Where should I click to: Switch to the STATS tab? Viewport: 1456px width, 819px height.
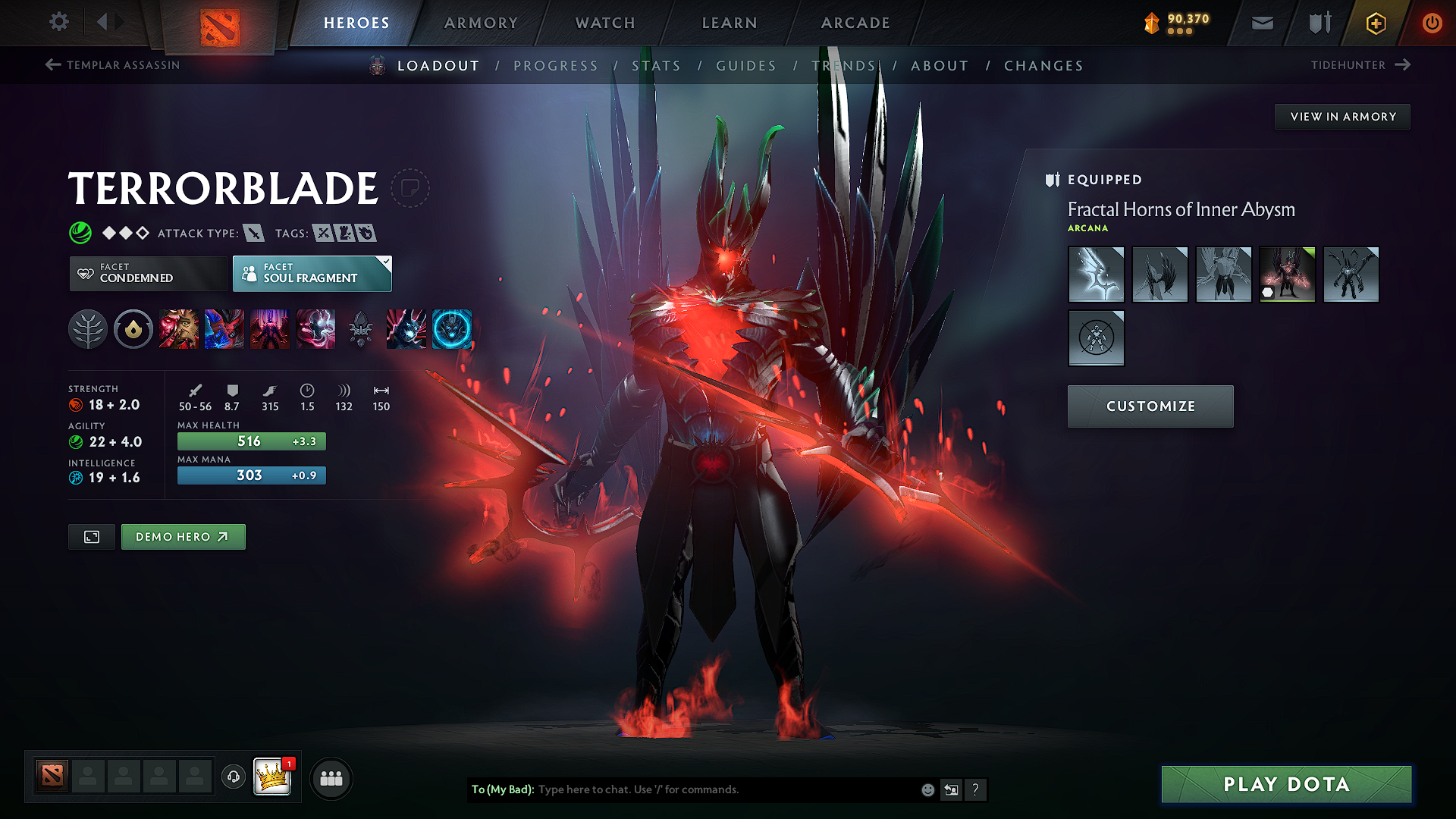click(657, 65)
